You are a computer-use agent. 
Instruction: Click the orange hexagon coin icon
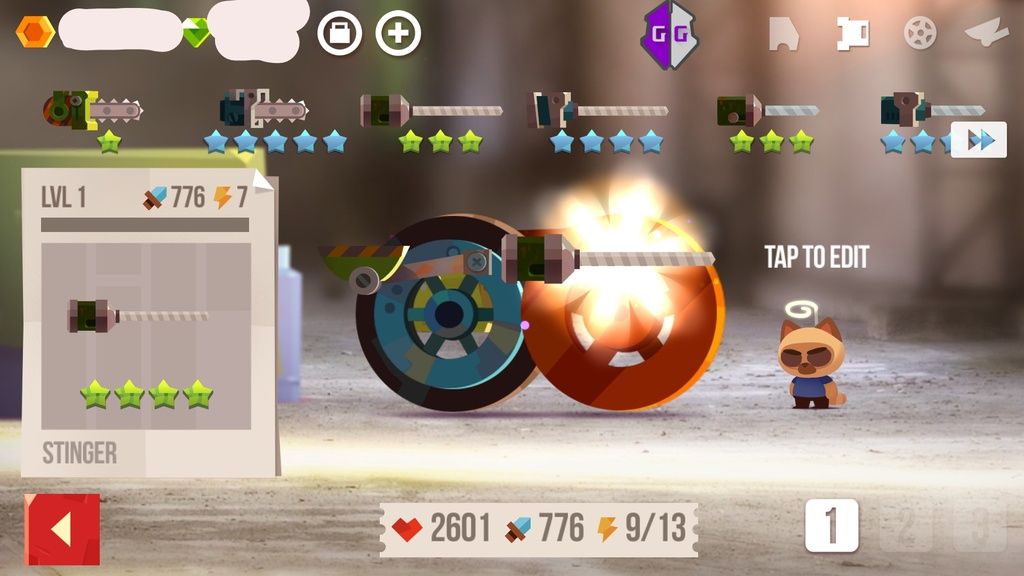[35, 33]
